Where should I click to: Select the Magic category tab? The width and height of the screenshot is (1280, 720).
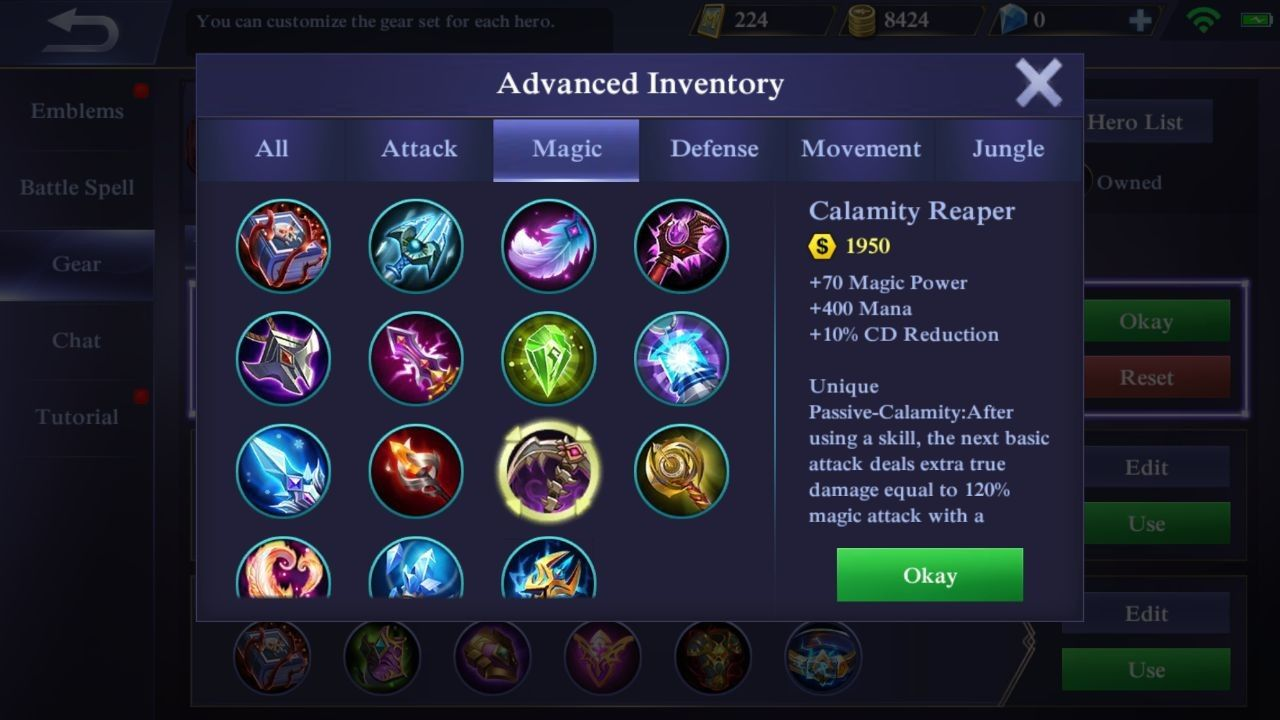click(566, 149)
